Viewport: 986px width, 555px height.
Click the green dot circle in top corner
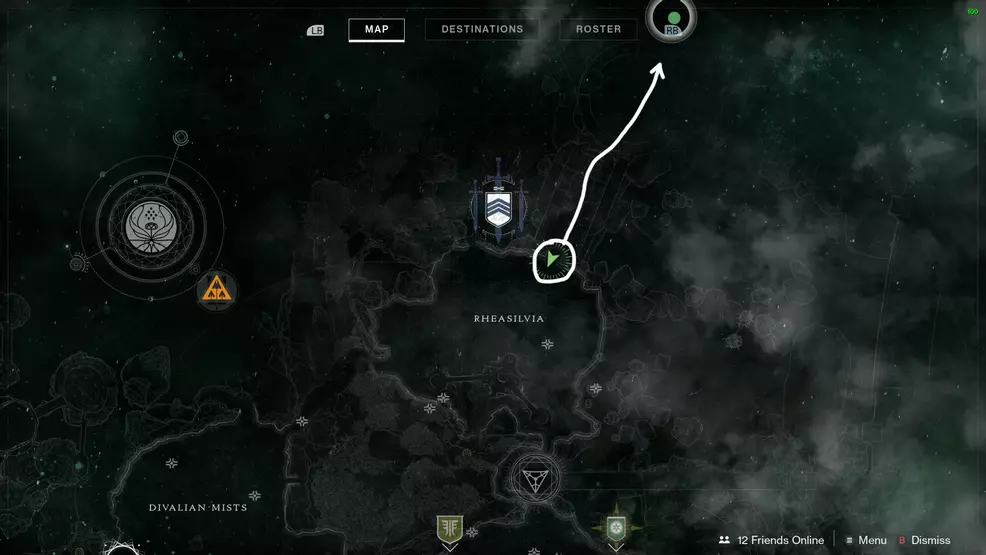click(672, 20)
